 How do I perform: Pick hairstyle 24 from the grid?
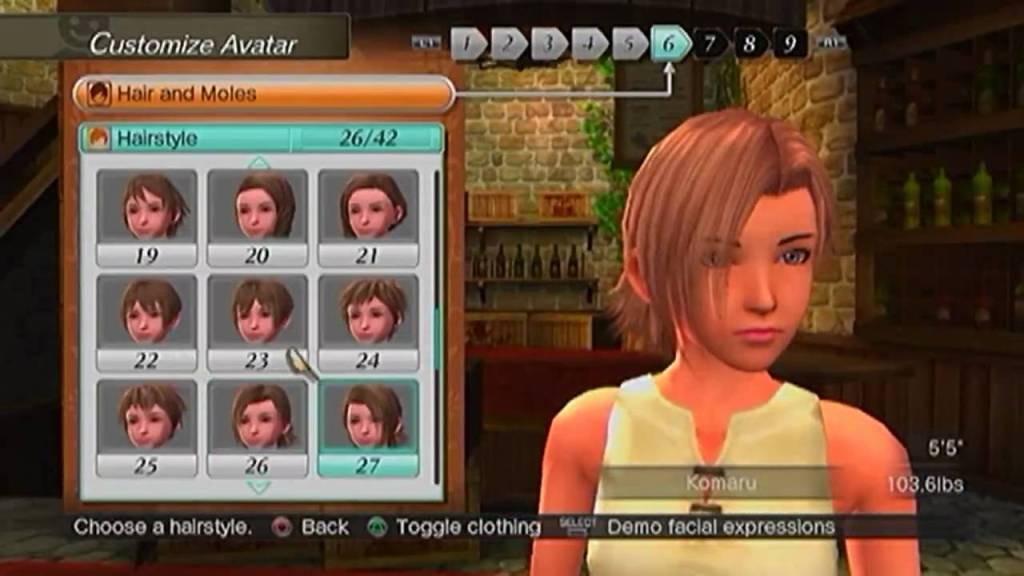[367, 322]
